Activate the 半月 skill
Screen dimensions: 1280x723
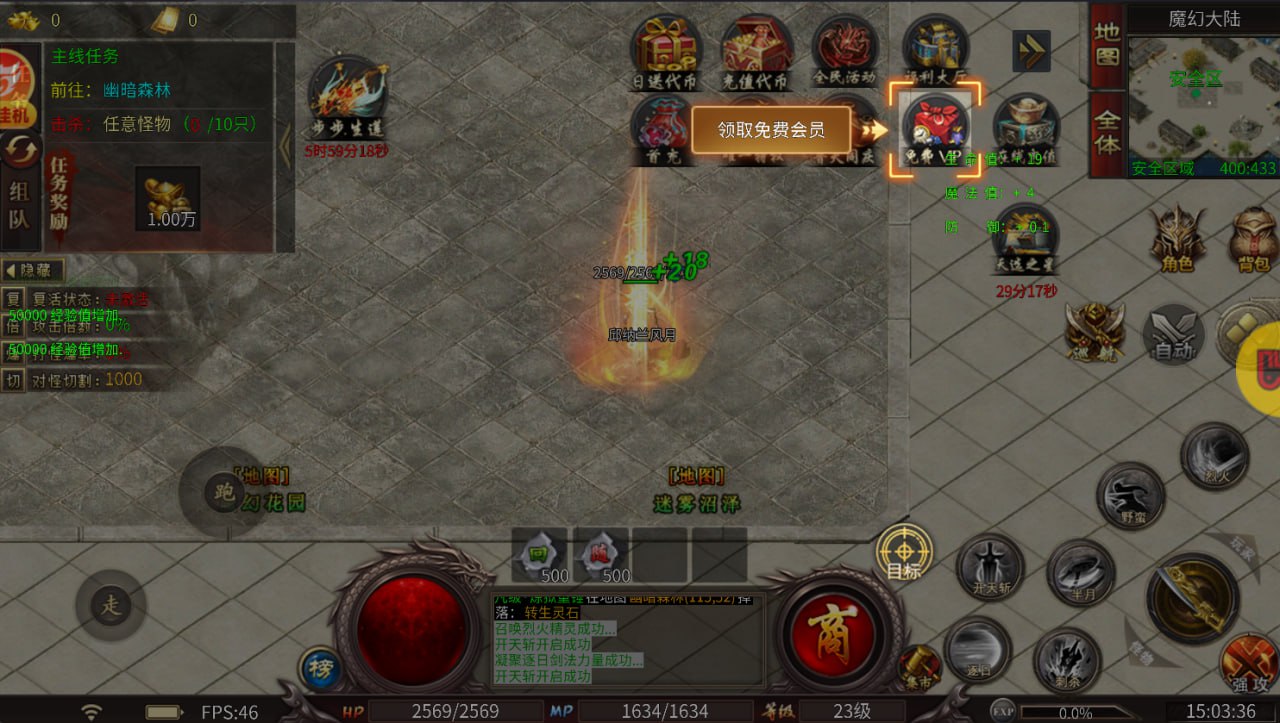point(1080,572)
